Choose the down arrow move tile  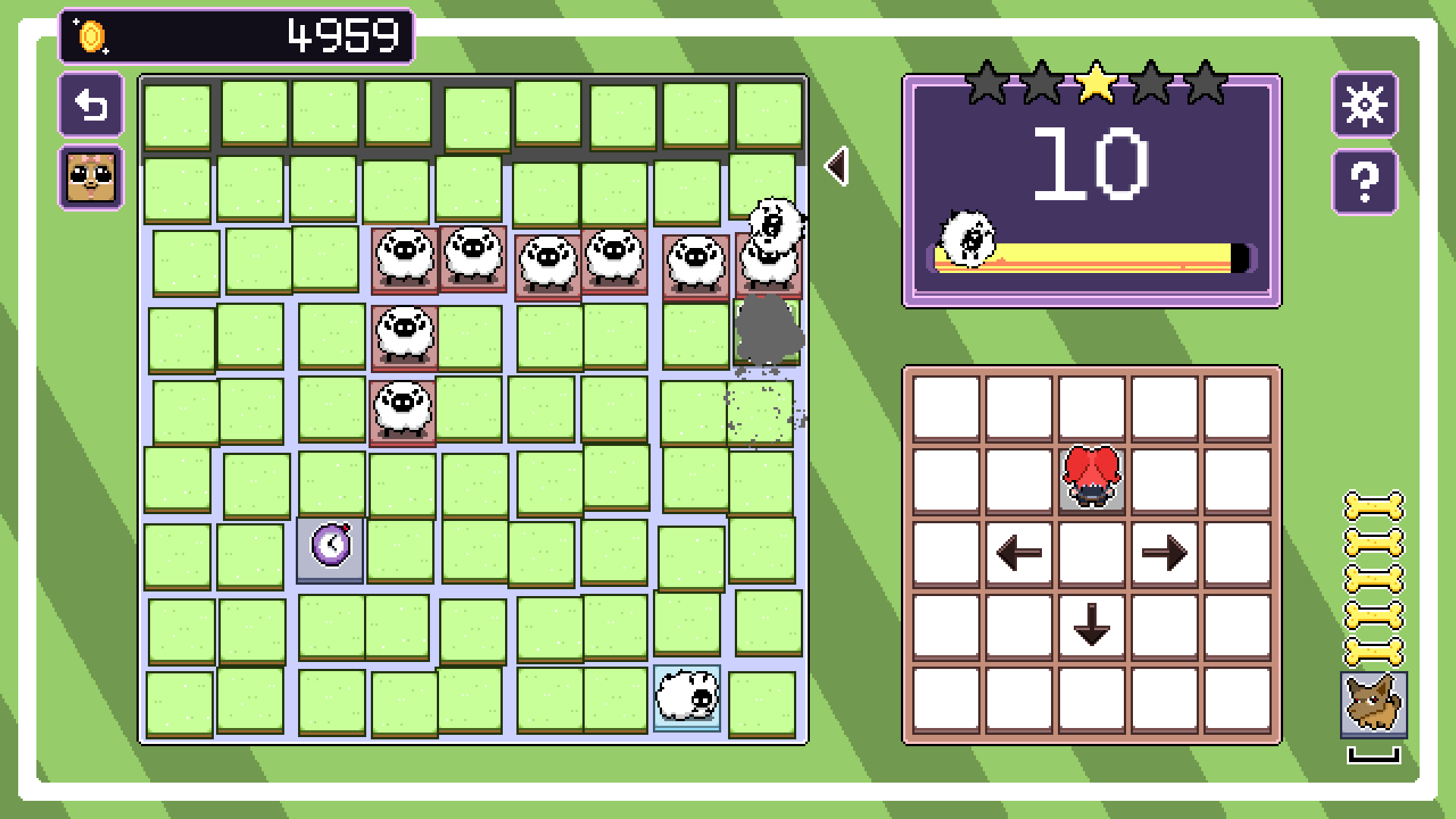(x=1091, y=626)
